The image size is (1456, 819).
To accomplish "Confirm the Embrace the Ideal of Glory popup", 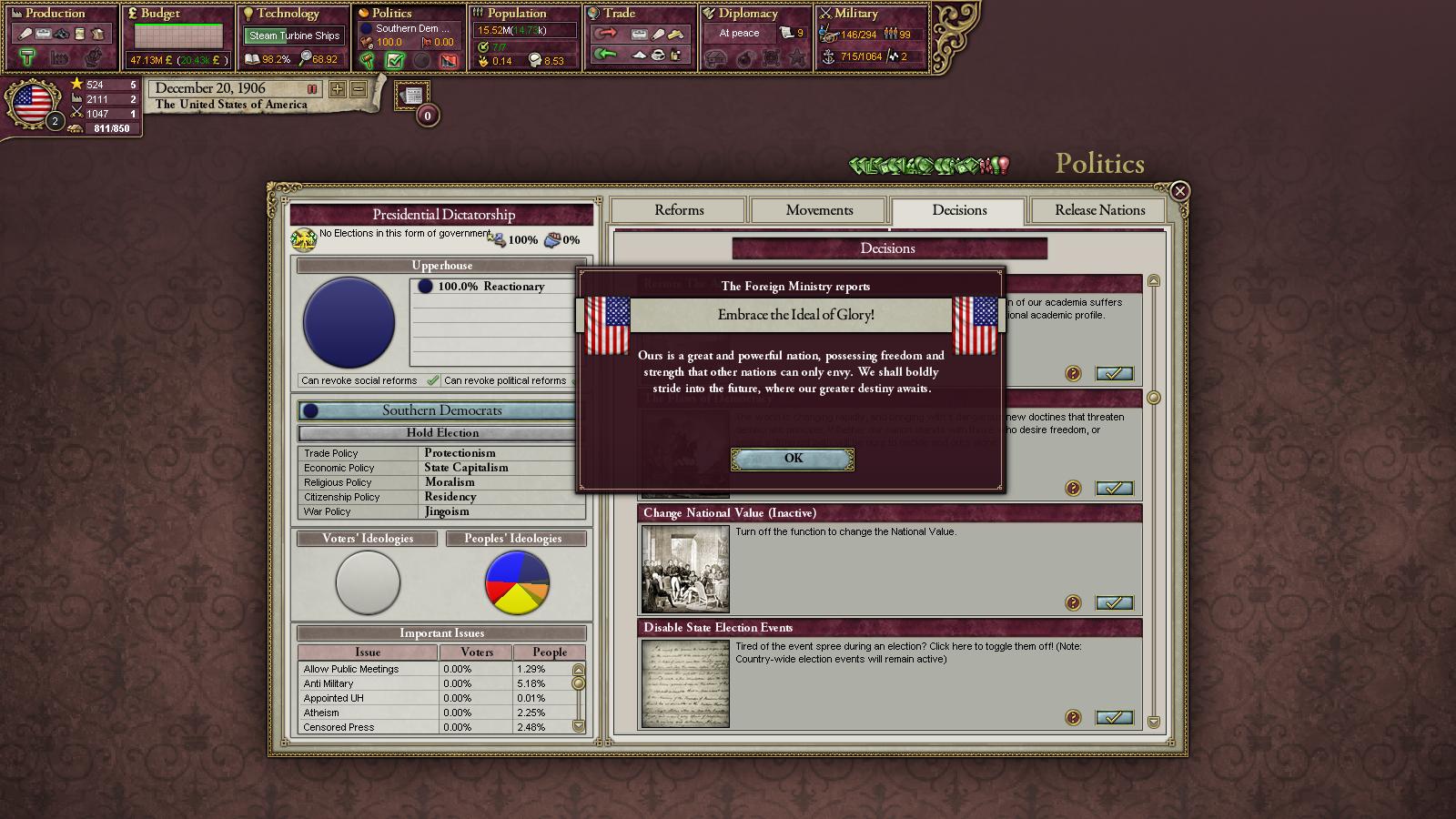I will [x=793, y=459].
